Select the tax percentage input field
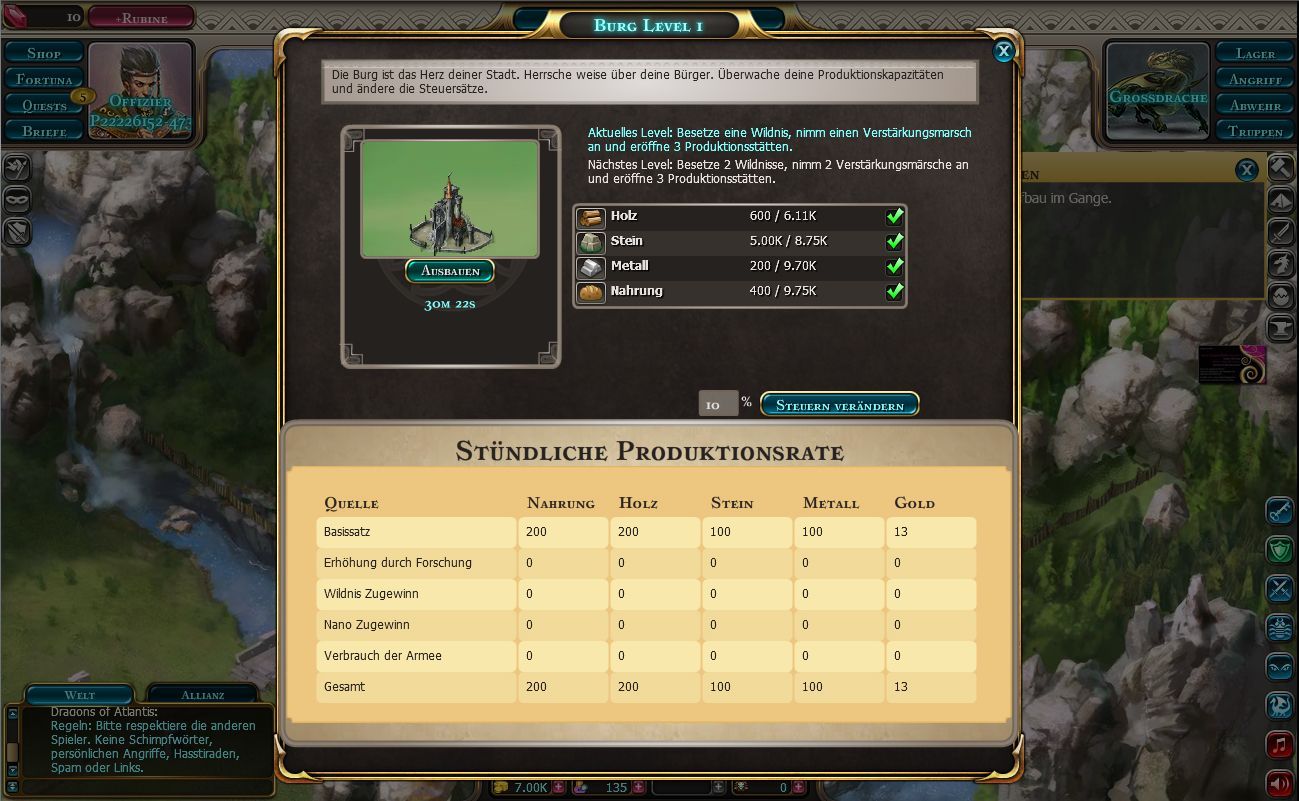 tap(717, 404)
